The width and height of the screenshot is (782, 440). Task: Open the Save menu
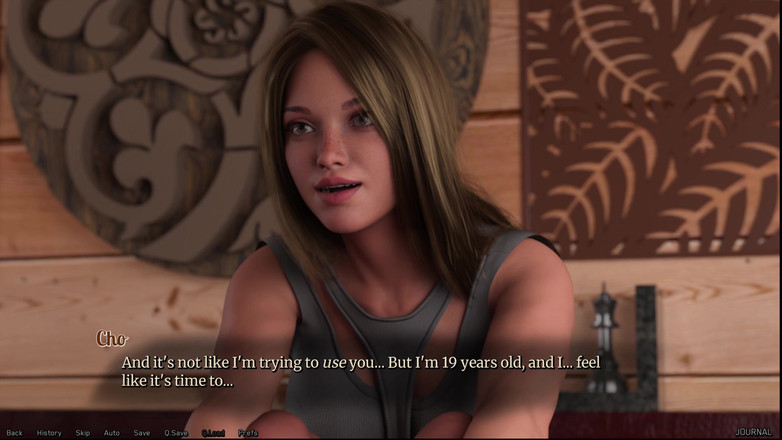(x=142, y=433)
